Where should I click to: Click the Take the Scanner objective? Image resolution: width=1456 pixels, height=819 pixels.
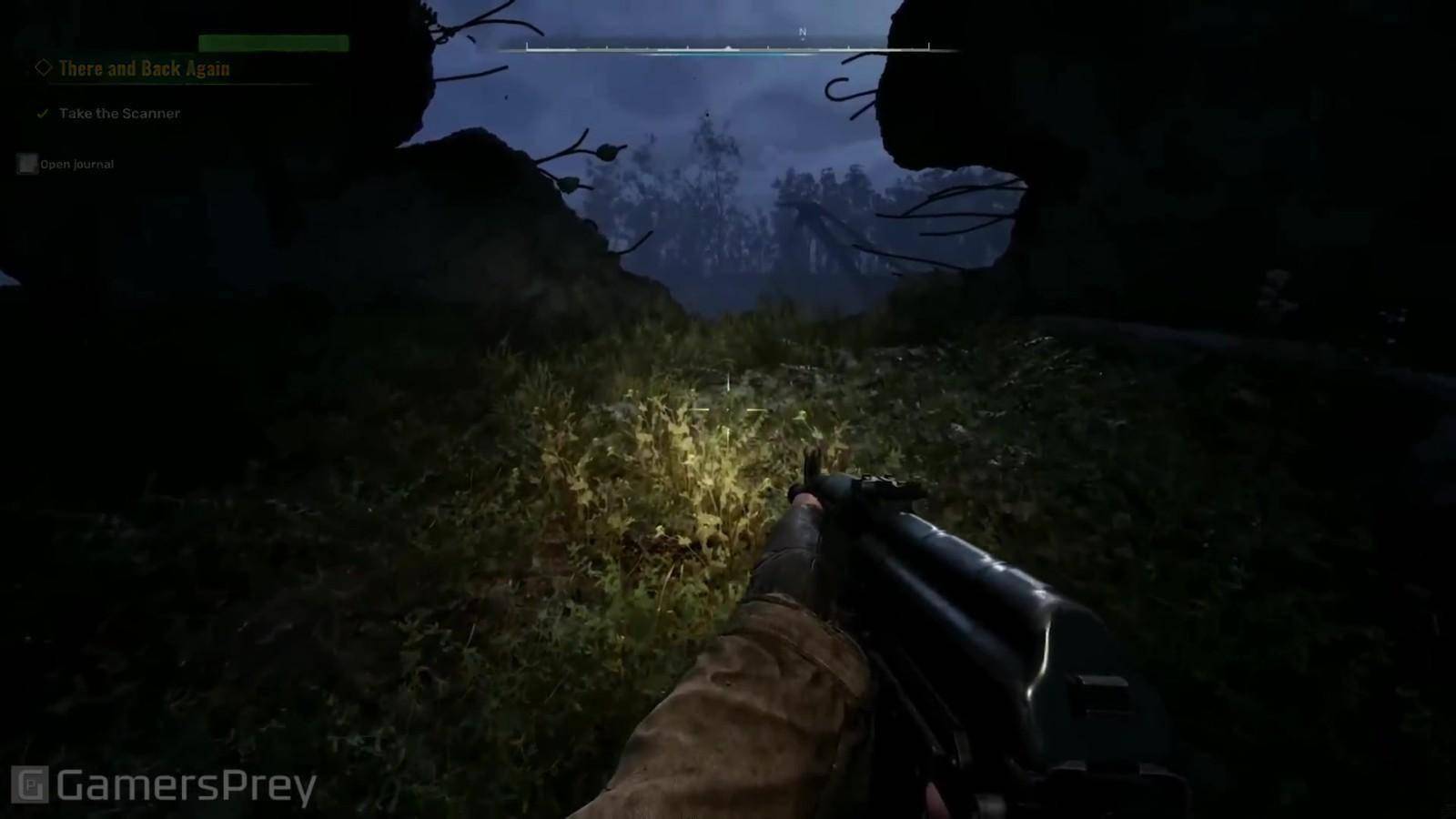click(119, 114)
